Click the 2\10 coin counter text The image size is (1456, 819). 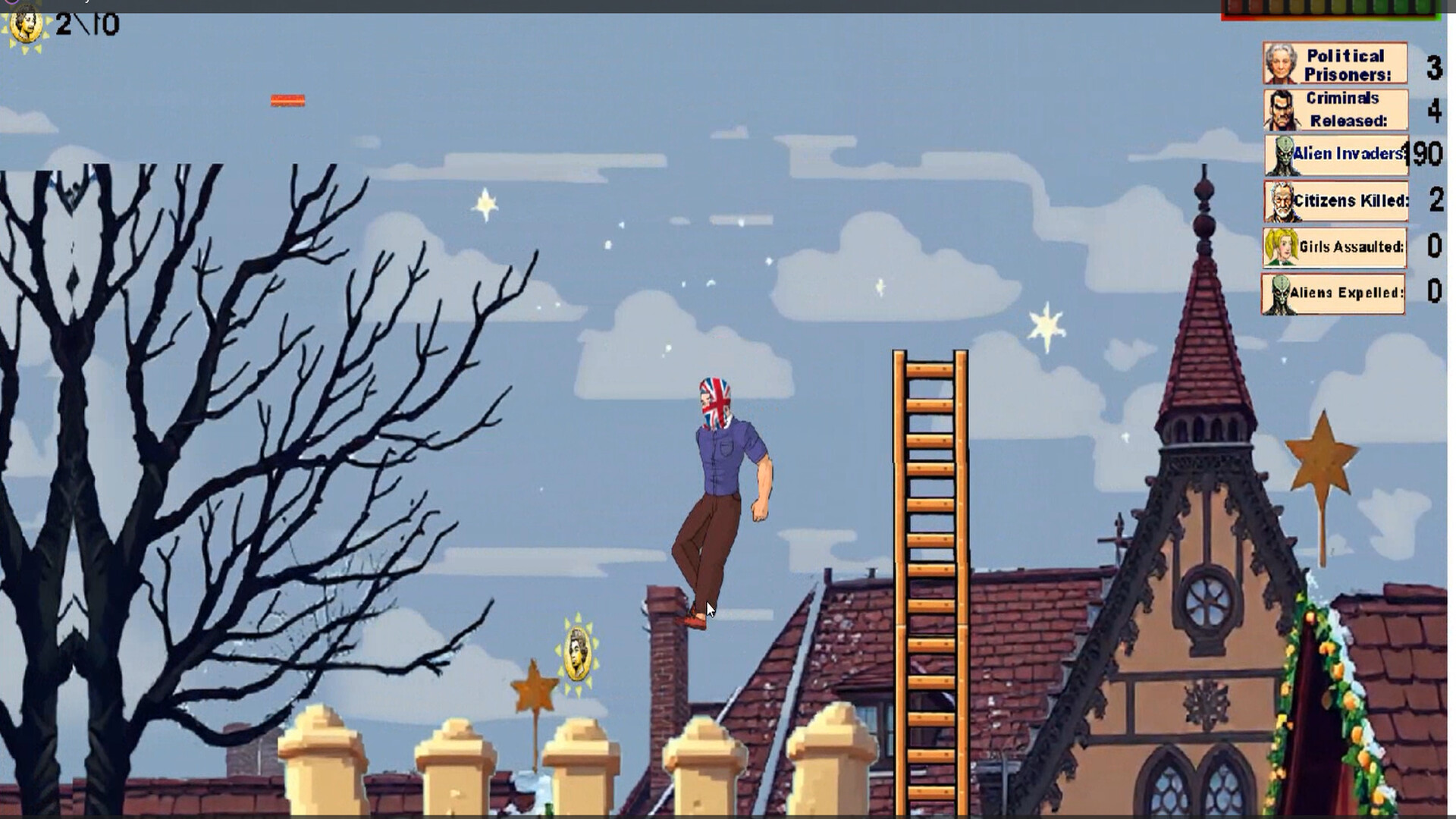87,23
